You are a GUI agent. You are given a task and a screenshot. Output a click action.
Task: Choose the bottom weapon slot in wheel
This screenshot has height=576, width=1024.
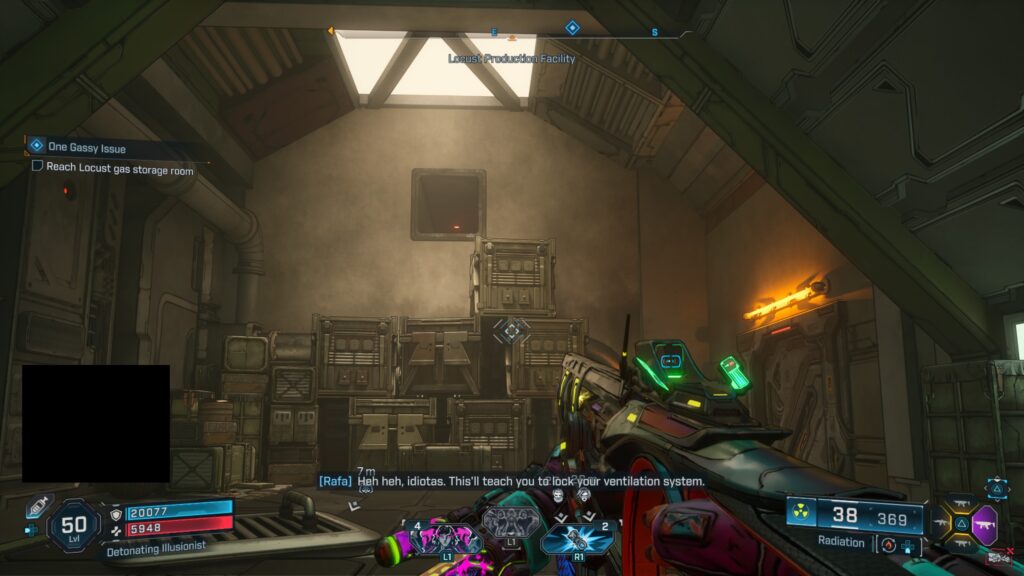(961, 545)
